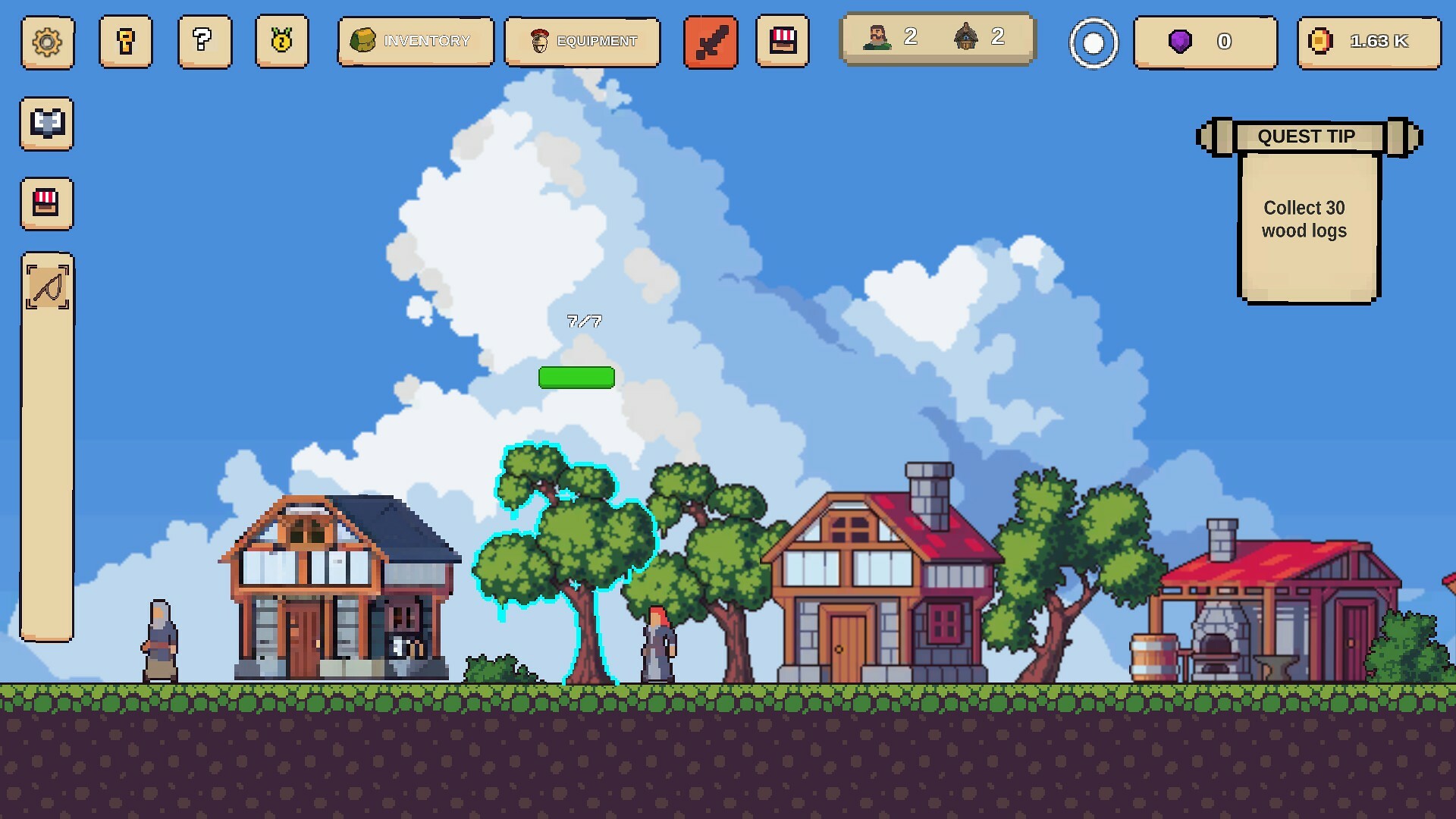This screenshot has width=1456, height=819.
Task: Open the help question mark panel
Action: tap(204, 43)
